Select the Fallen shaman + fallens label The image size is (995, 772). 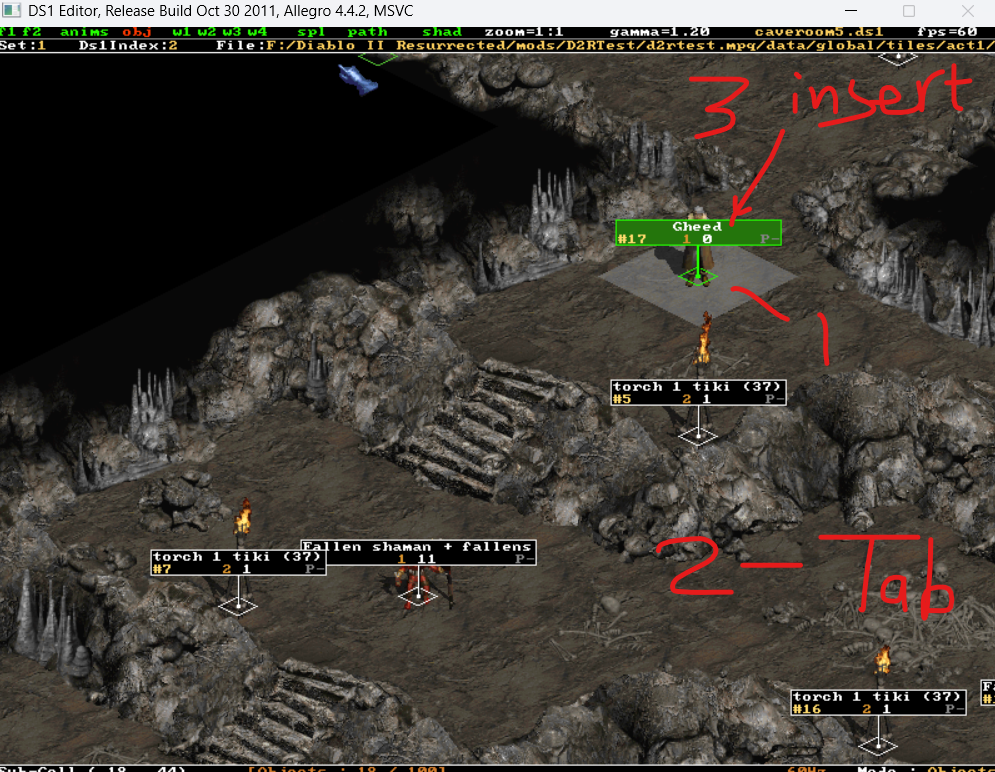coord(417,552)
